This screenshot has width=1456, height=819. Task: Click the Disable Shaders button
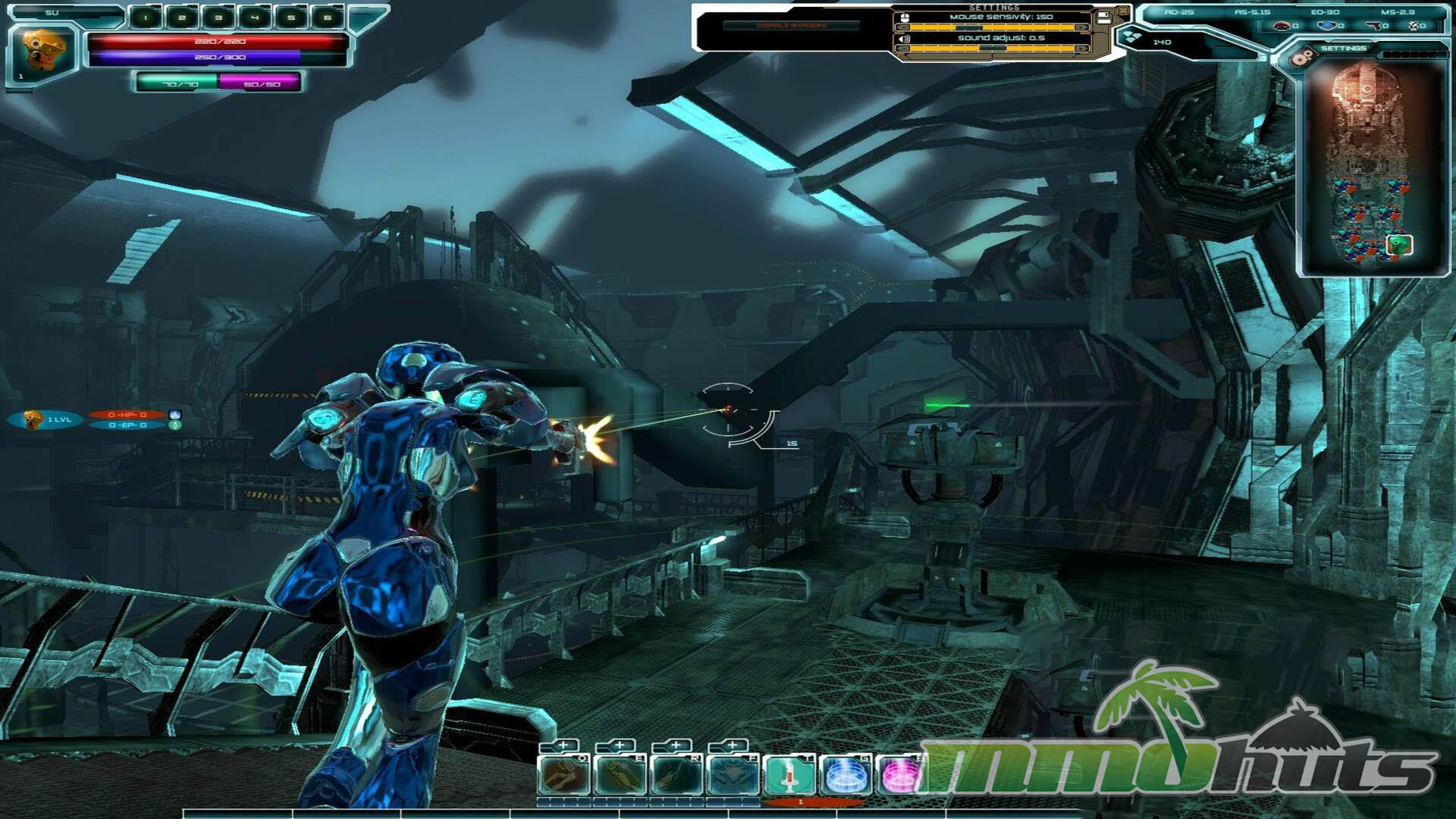791,26
